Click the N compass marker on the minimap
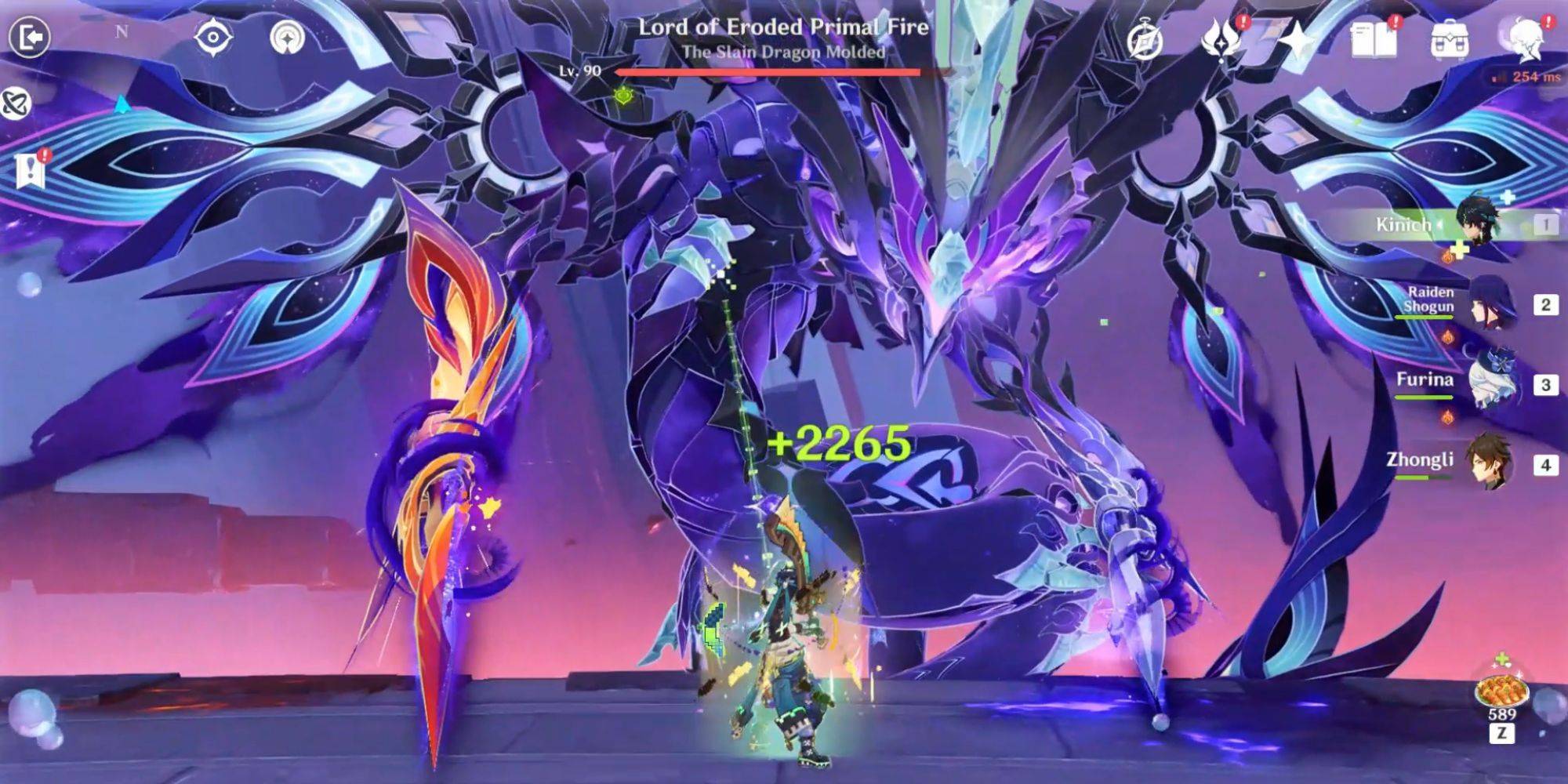This screenshot has width=1568, height=784. point(122,30)
